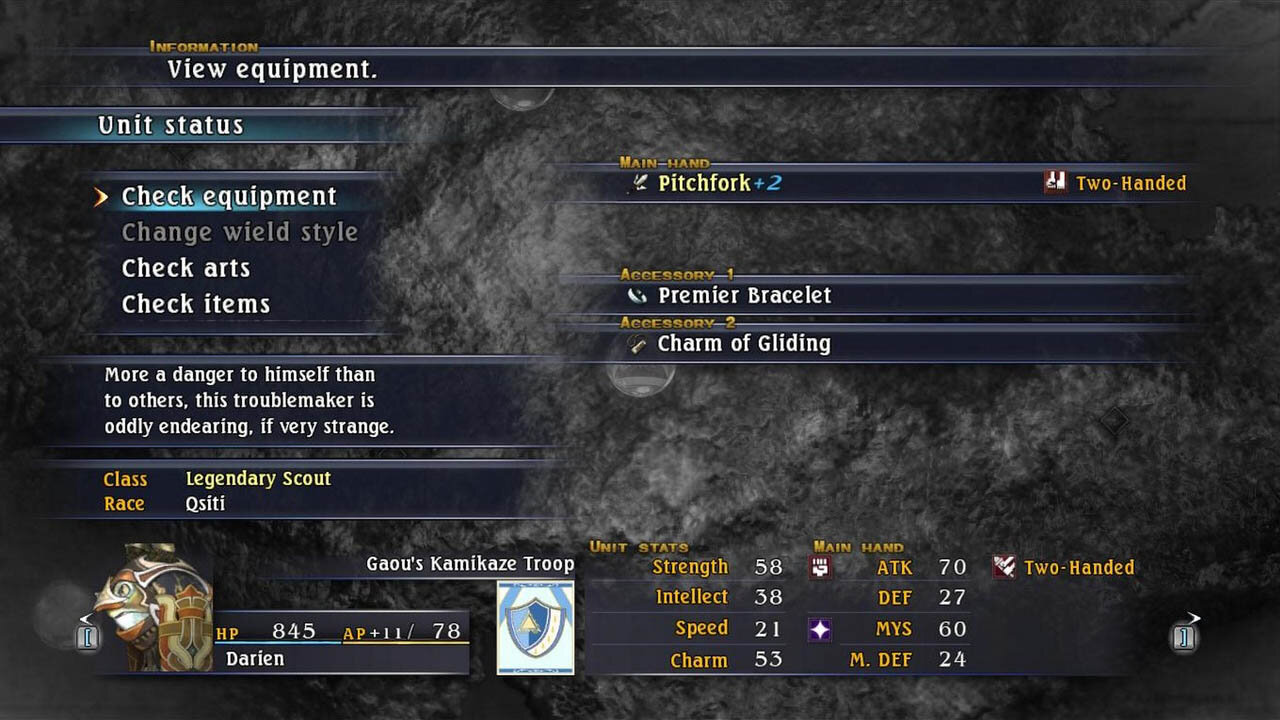Image resolution: width=1280 pixels, height=720 pixels.
Task: Switch to the previous unit with left arrow
Action: point(87,634)
